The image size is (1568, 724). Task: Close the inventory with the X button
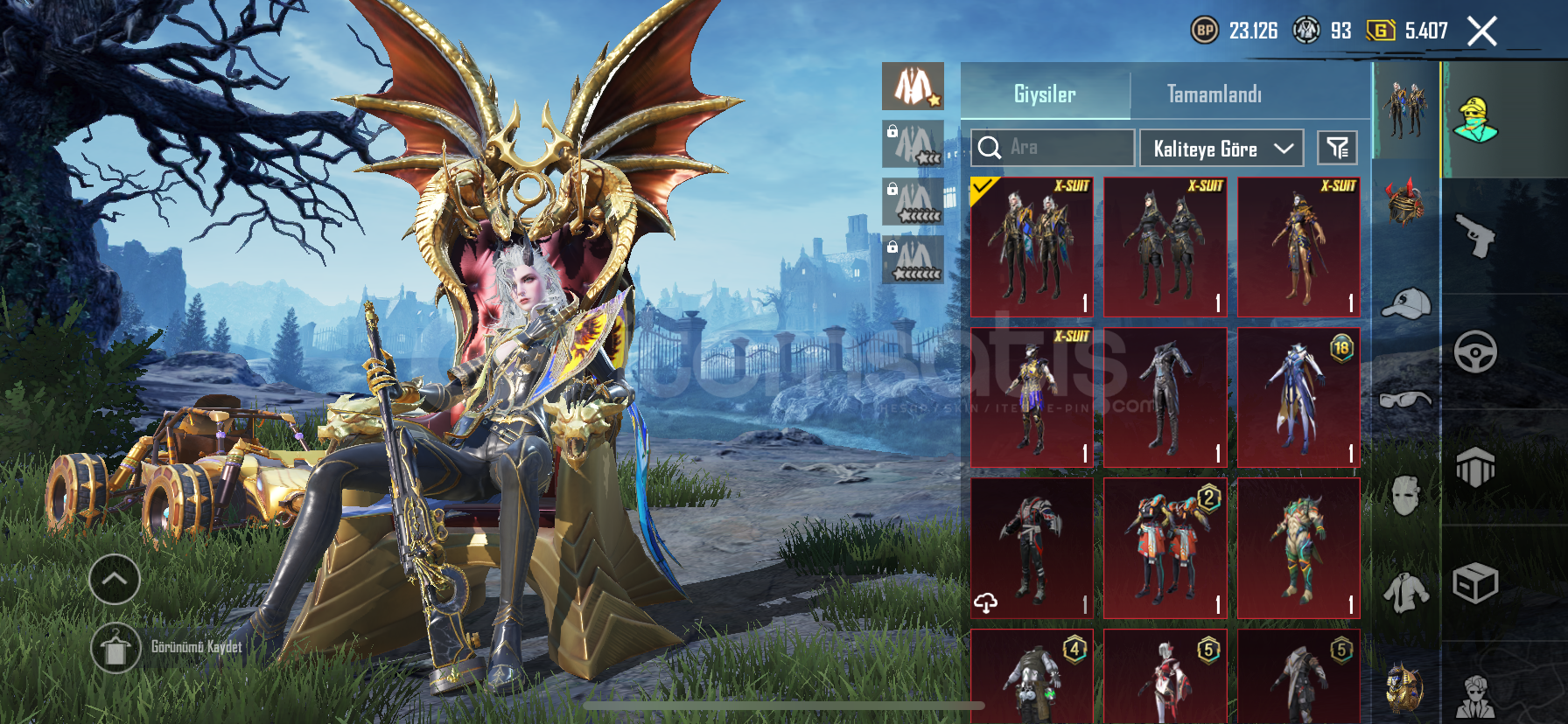[1481, 31]
